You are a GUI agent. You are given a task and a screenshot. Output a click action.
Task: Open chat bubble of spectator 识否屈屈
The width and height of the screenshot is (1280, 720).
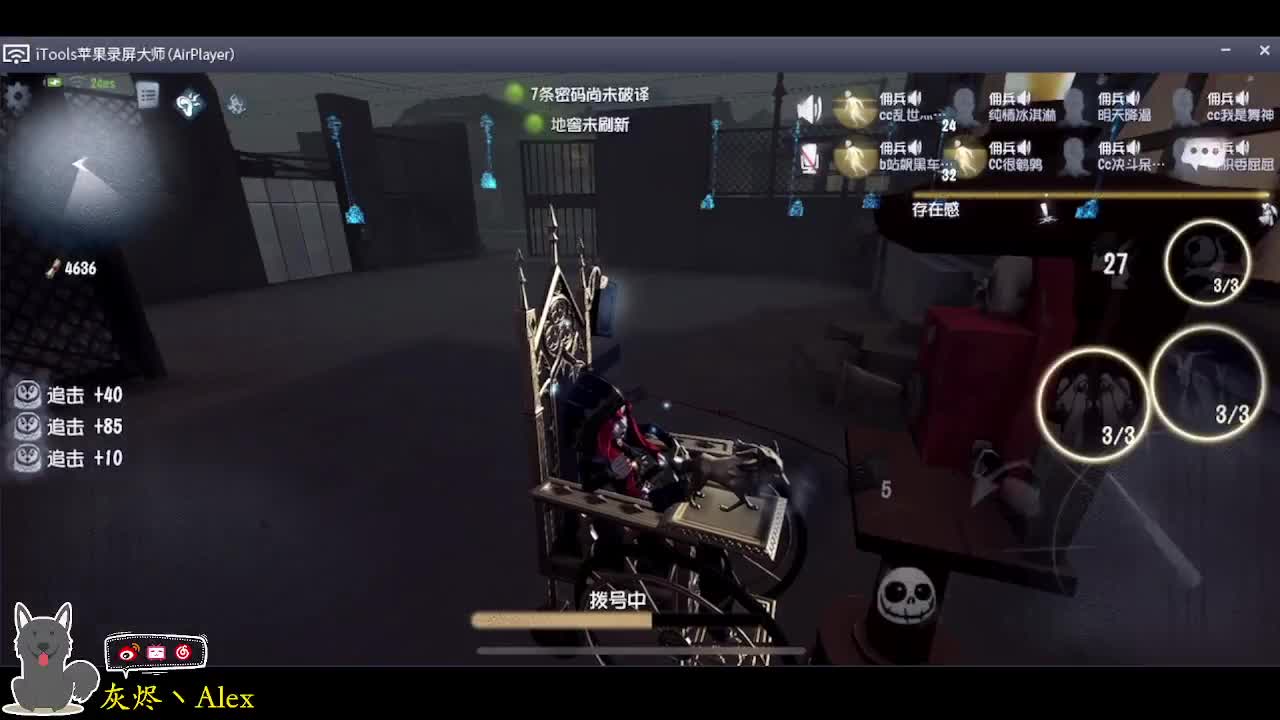click(x=1202, y=153)
